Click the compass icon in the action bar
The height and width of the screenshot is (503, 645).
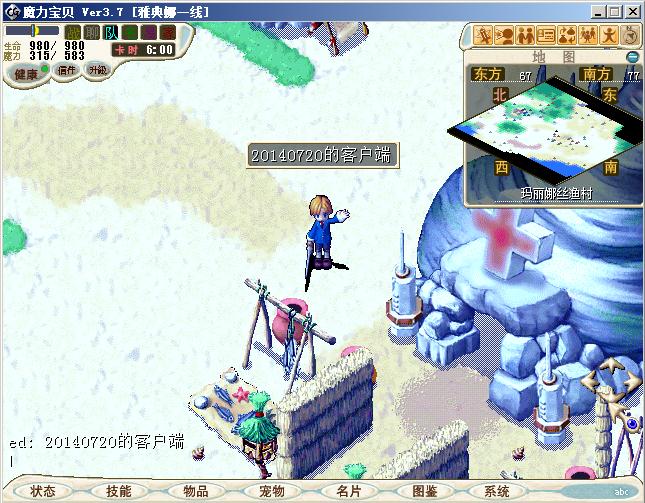[631, 36]
